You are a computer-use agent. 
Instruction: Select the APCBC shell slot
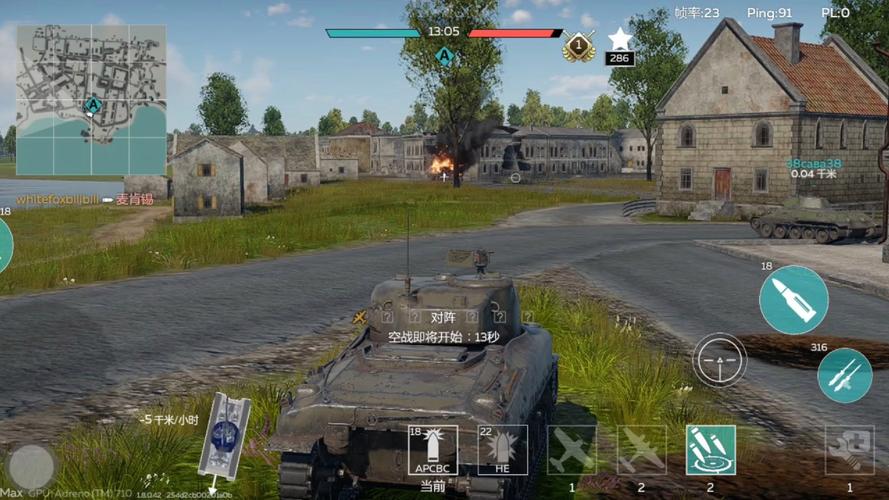[x=432, y=450]
